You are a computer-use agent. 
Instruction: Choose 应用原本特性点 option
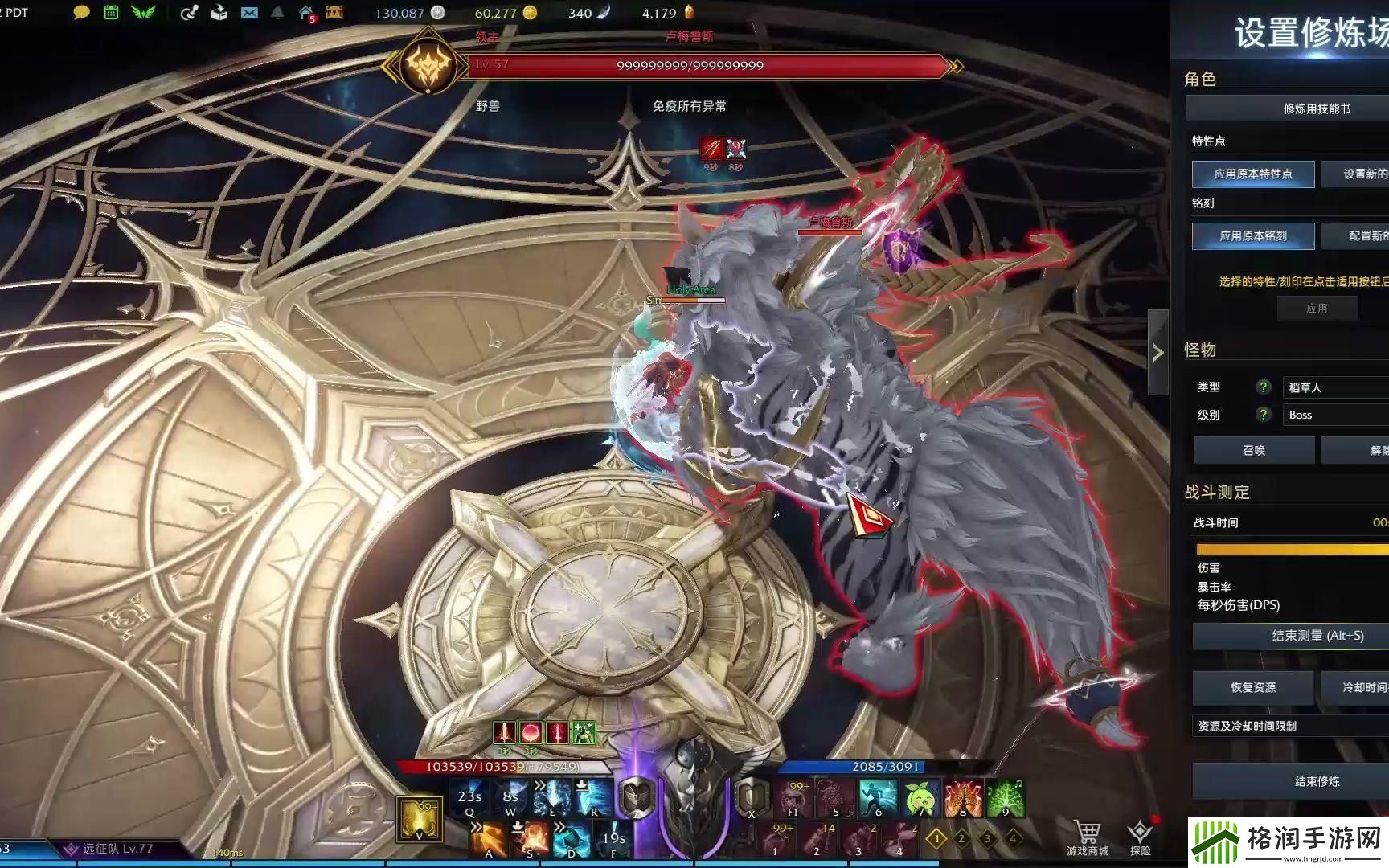[x=1252, y=174]
